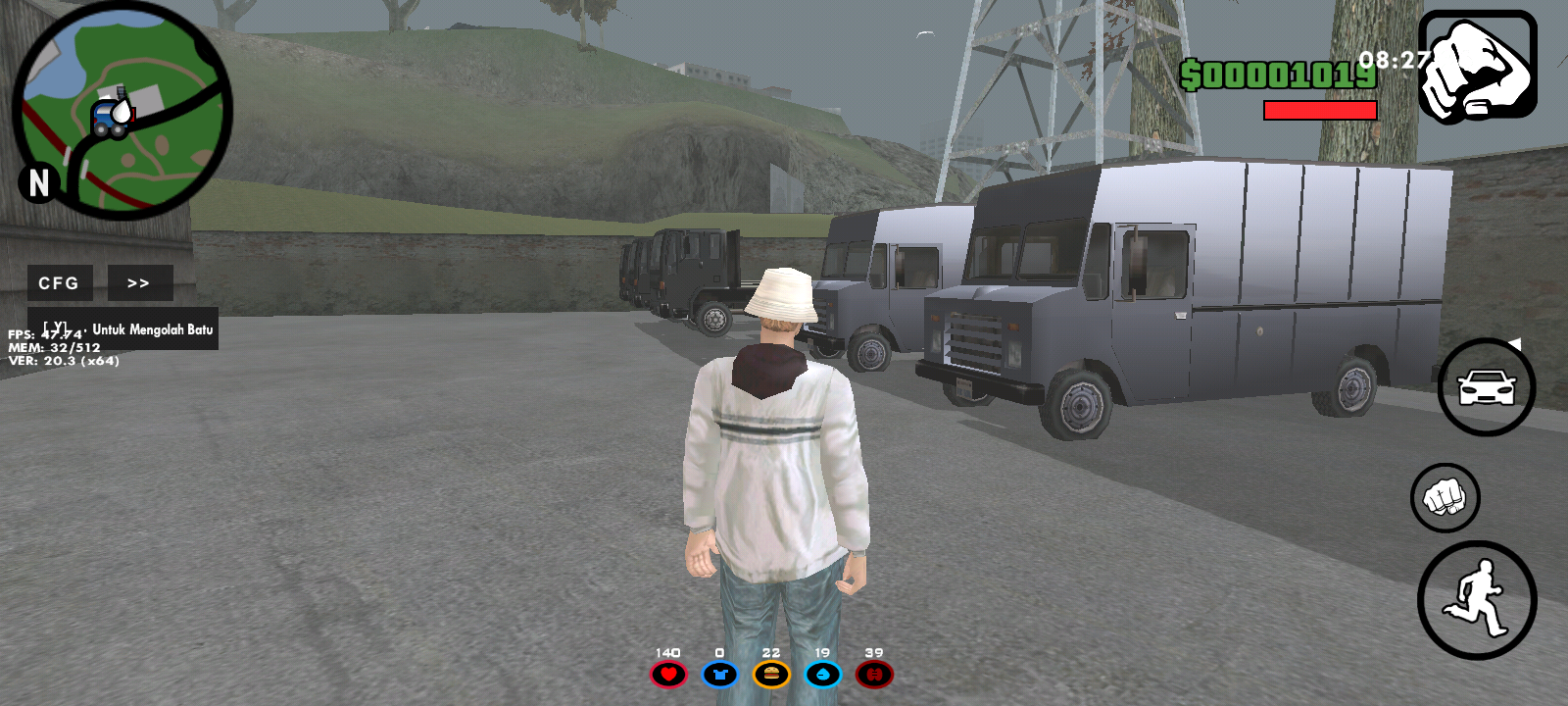
Task: Trigger the Untuk Mengolah Batu action prompt
Action: tap(127, 330)
